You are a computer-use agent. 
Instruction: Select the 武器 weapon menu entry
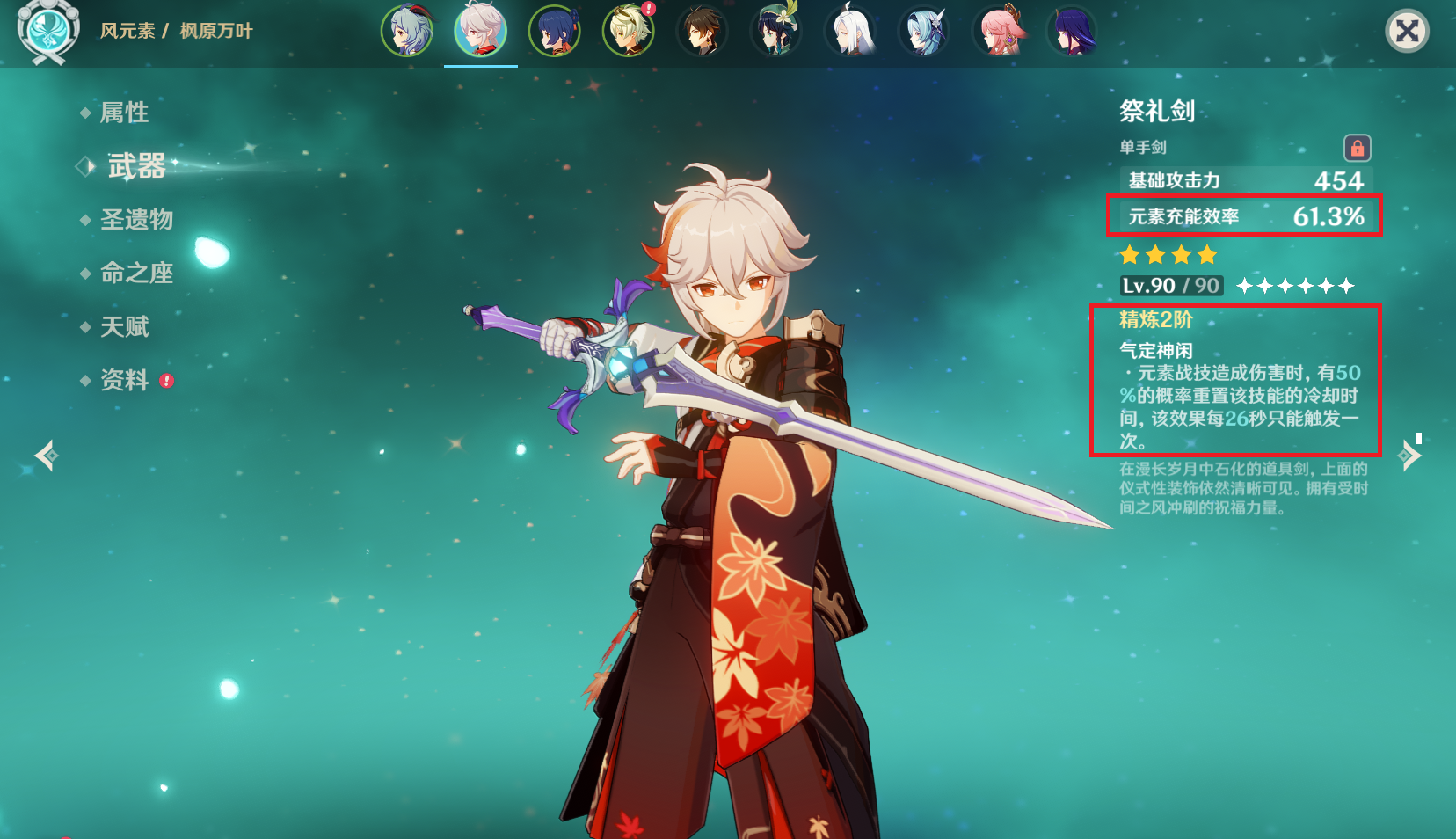click(x=136, y=166)
